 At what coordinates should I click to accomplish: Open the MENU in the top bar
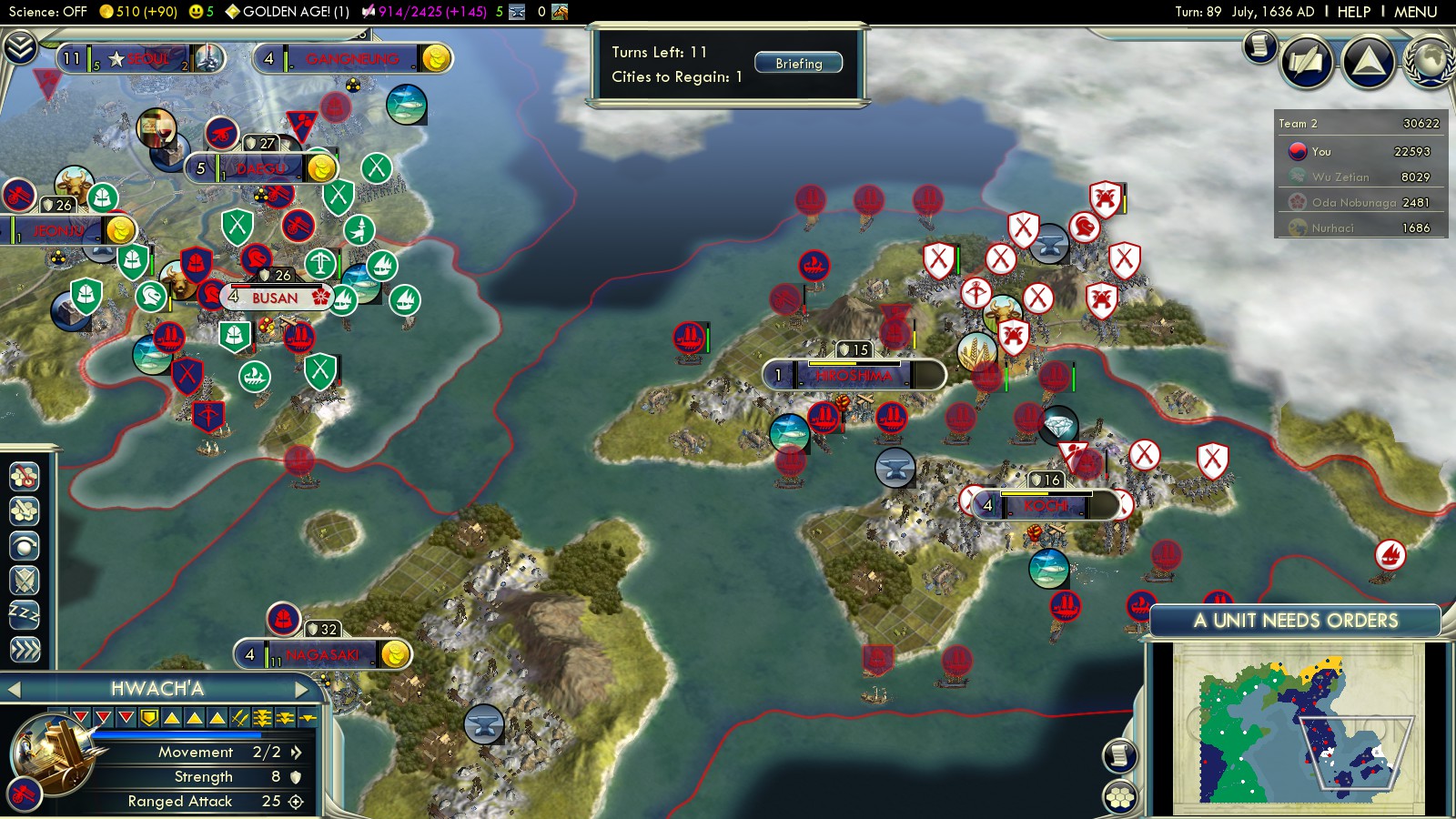click(1415, 12)
